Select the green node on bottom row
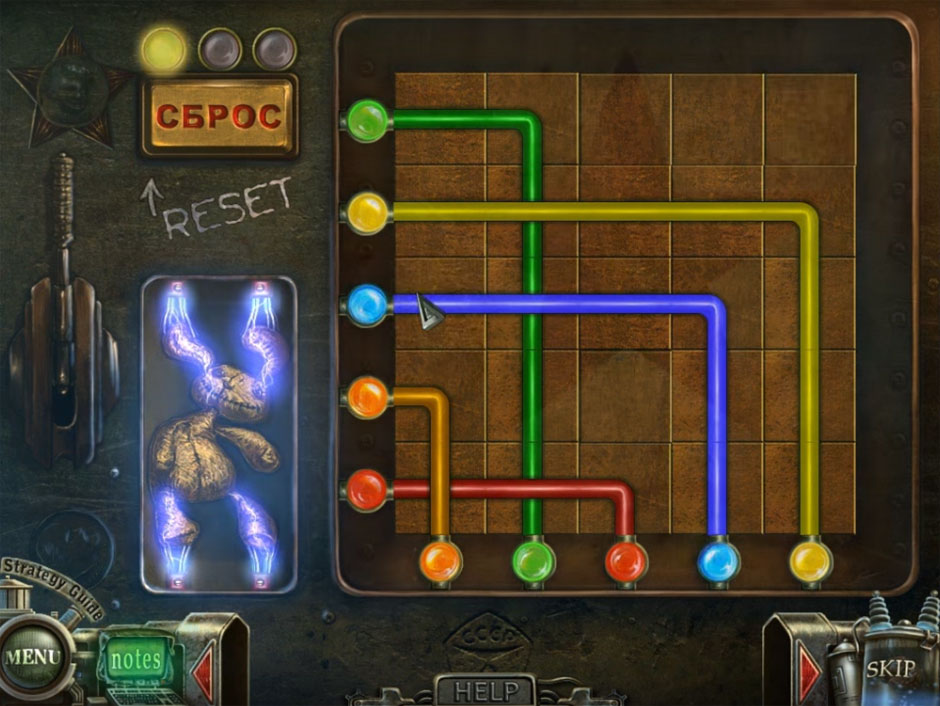This screenshot has height=706, width=940. click(x=533, y=560)
